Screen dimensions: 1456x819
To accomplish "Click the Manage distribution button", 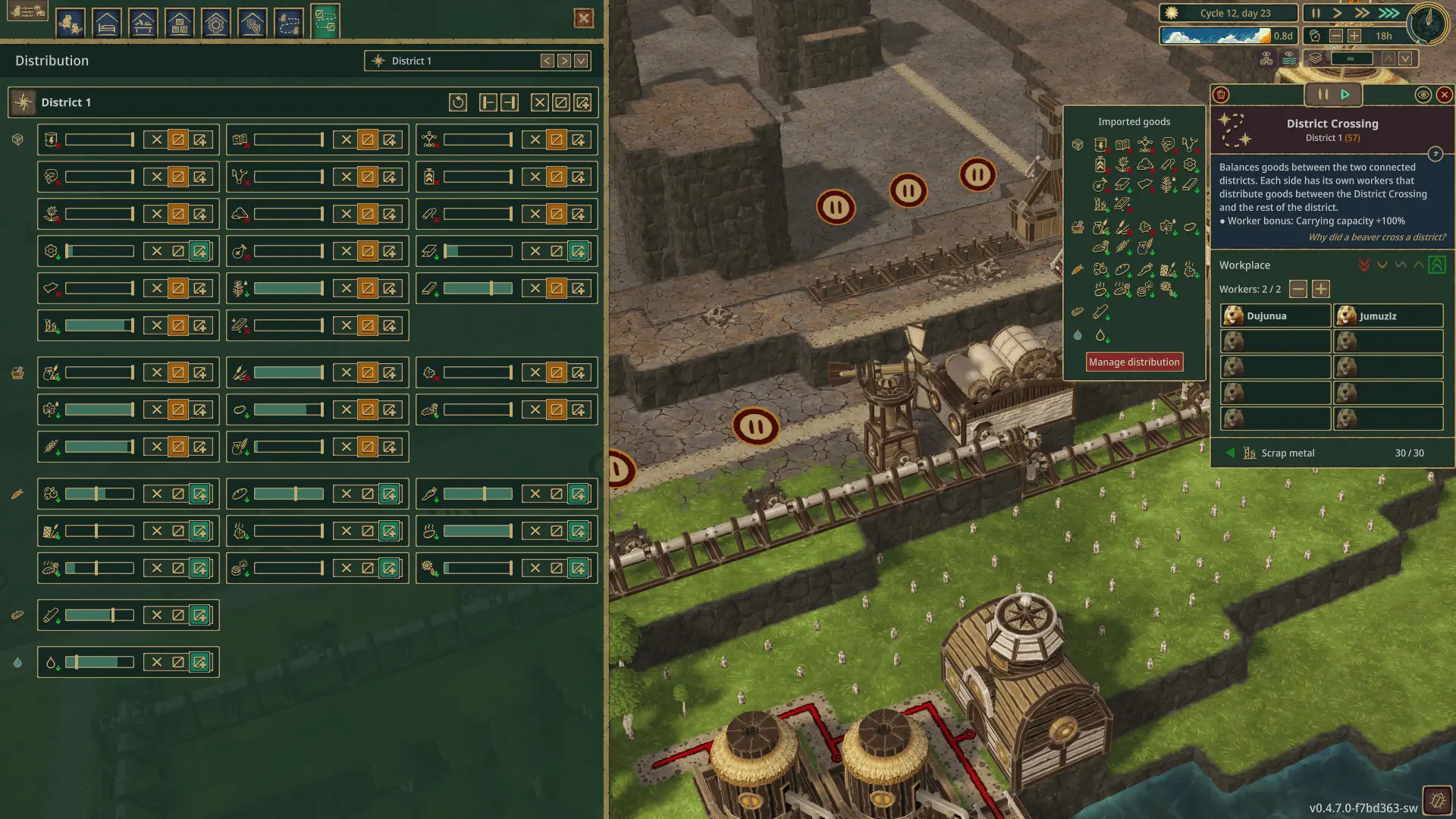I will tap(1134, 362).
